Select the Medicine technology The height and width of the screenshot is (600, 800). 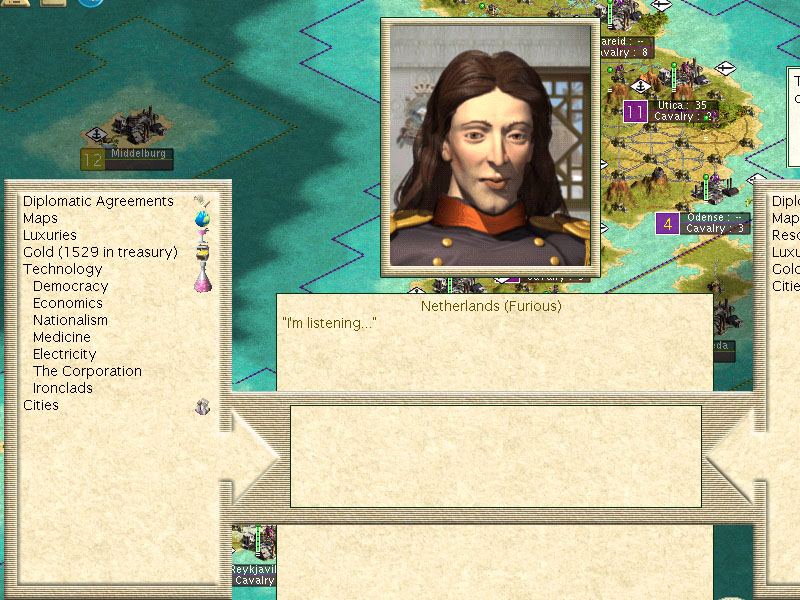point(62,337)
